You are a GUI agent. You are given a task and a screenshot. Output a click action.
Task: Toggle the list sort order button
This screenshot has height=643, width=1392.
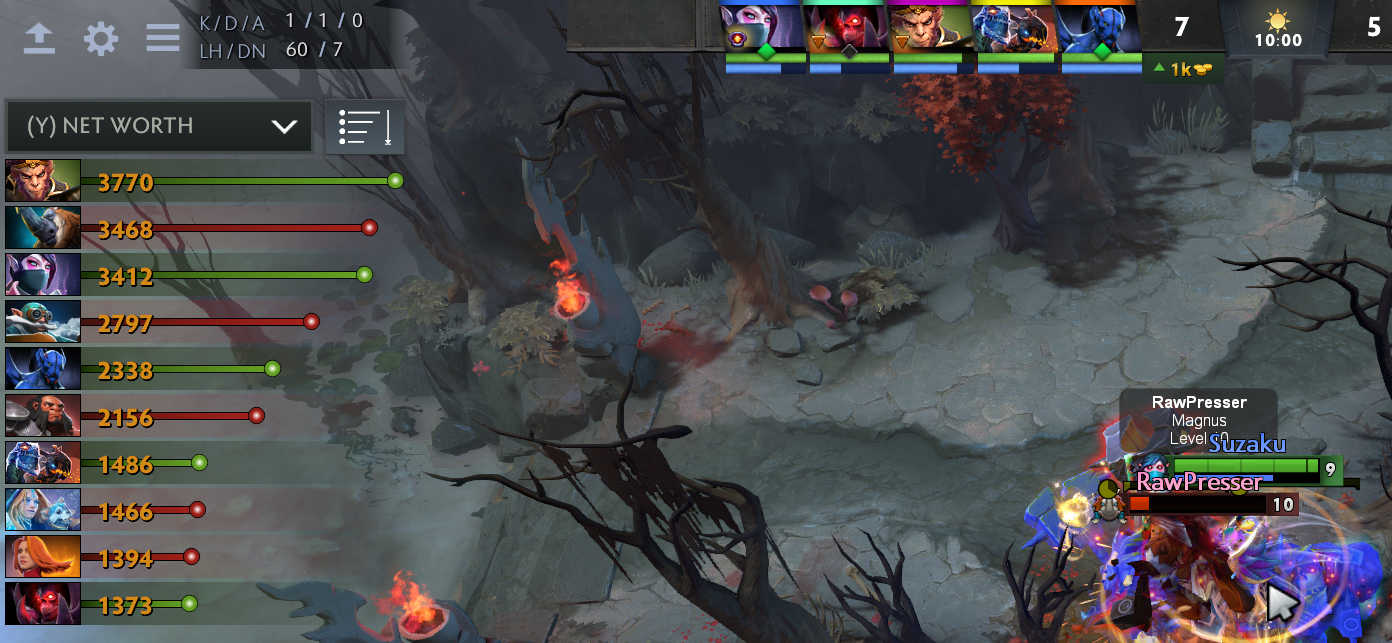[365, 127]
